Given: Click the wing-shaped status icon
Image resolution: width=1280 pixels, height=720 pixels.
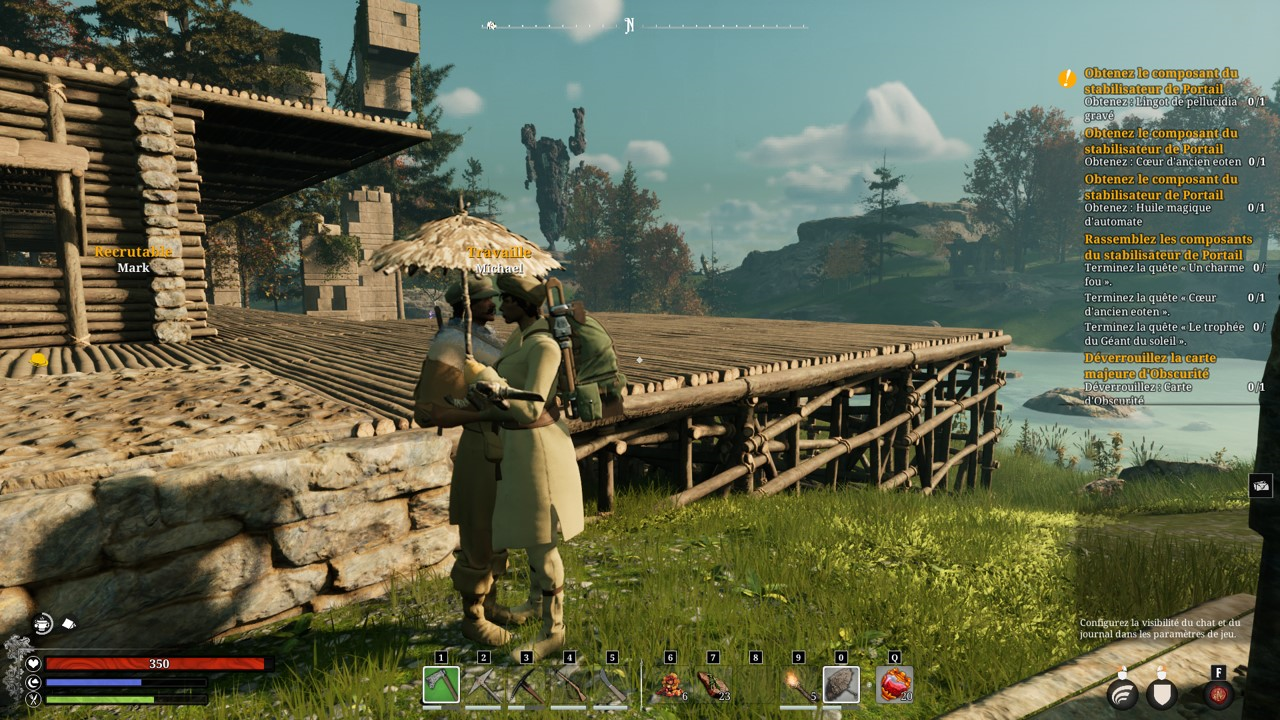Looking at the screenshot, I should tap(1123, 694).
